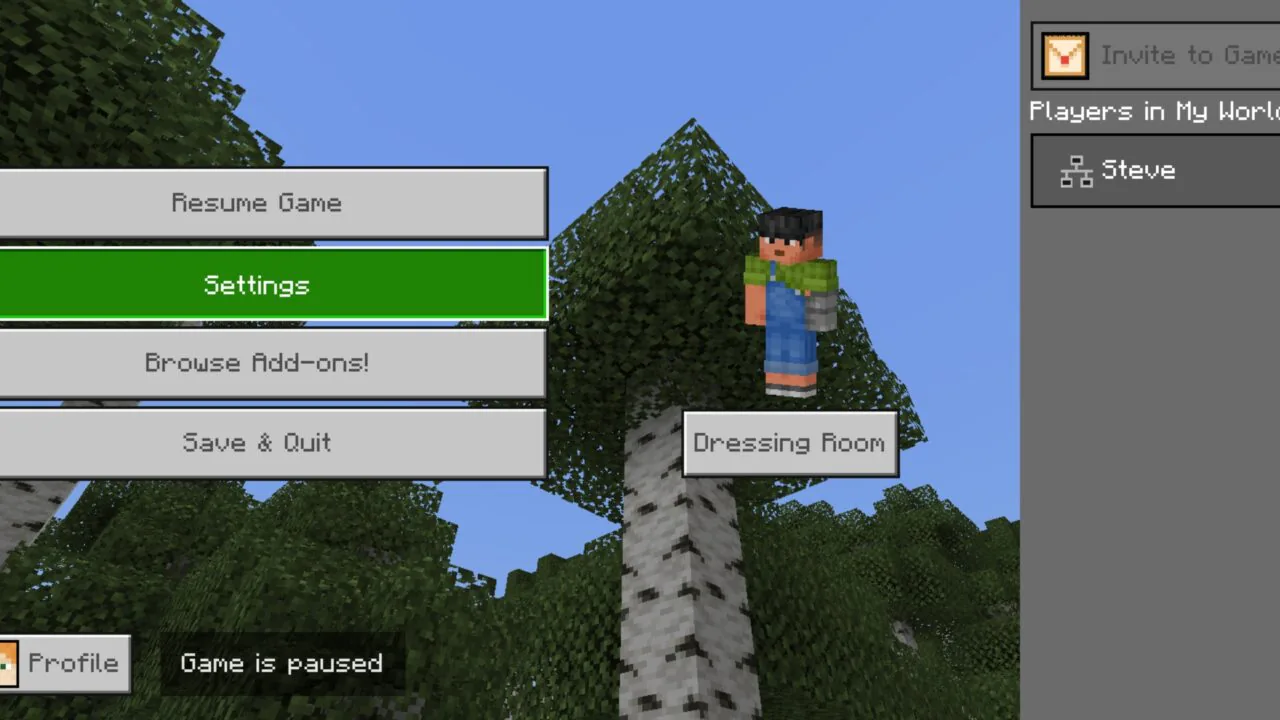The image size is (1280, 720).
Task: Select the LAN network icon beside Steve
Action: (x=1077, y=170)
